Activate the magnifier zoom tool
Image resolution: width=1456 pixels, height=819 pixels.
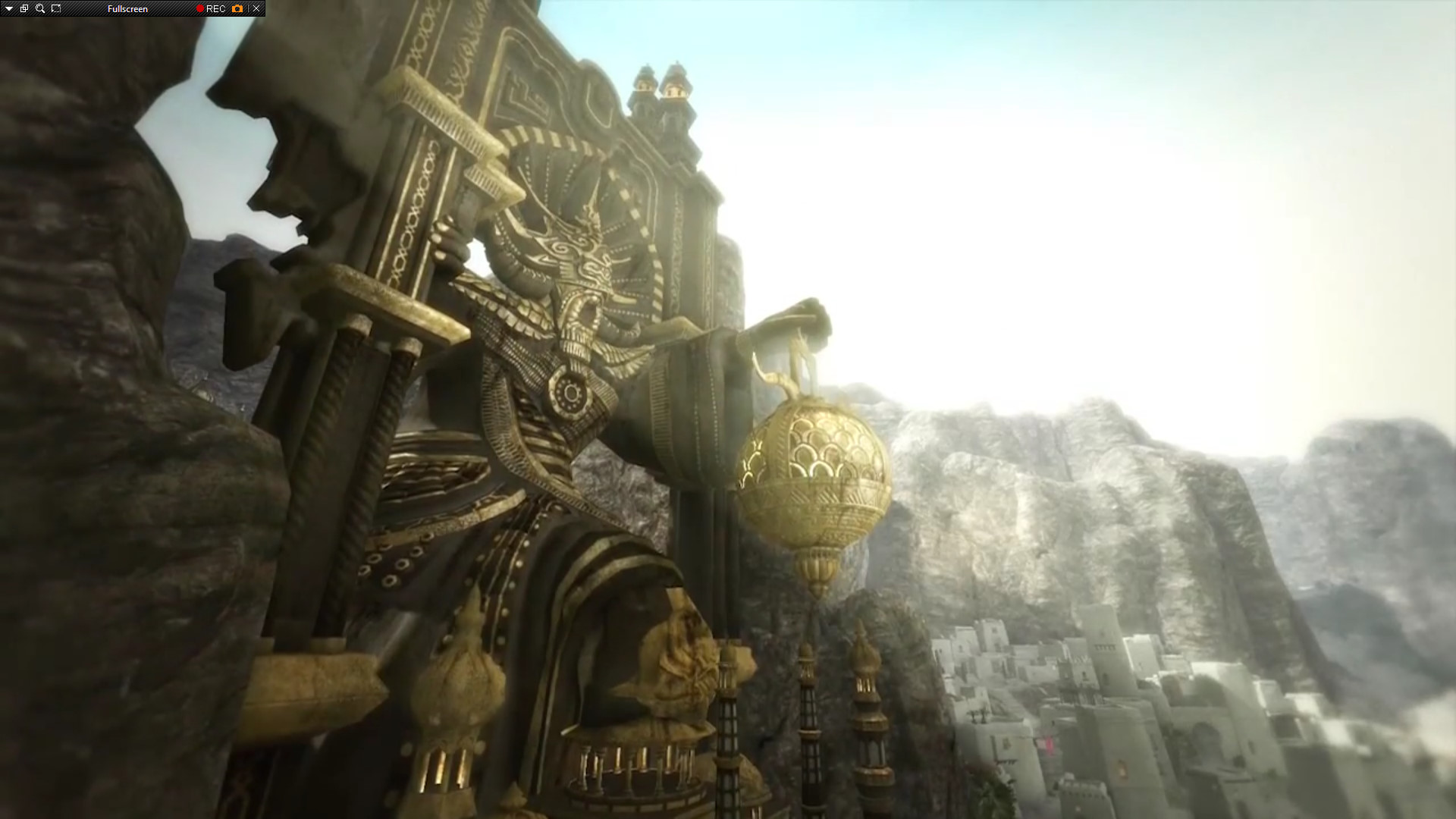[40, 8]
